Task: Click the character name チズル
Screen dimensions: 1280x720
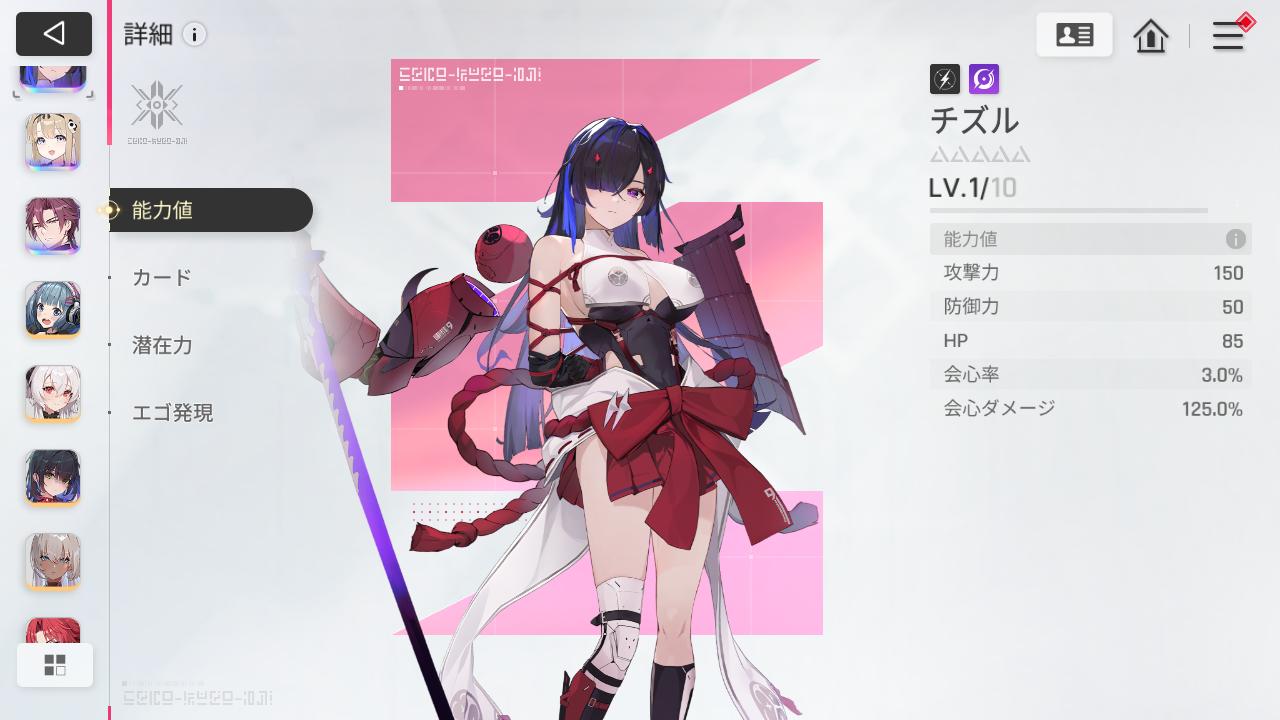Action: point(975,121)
